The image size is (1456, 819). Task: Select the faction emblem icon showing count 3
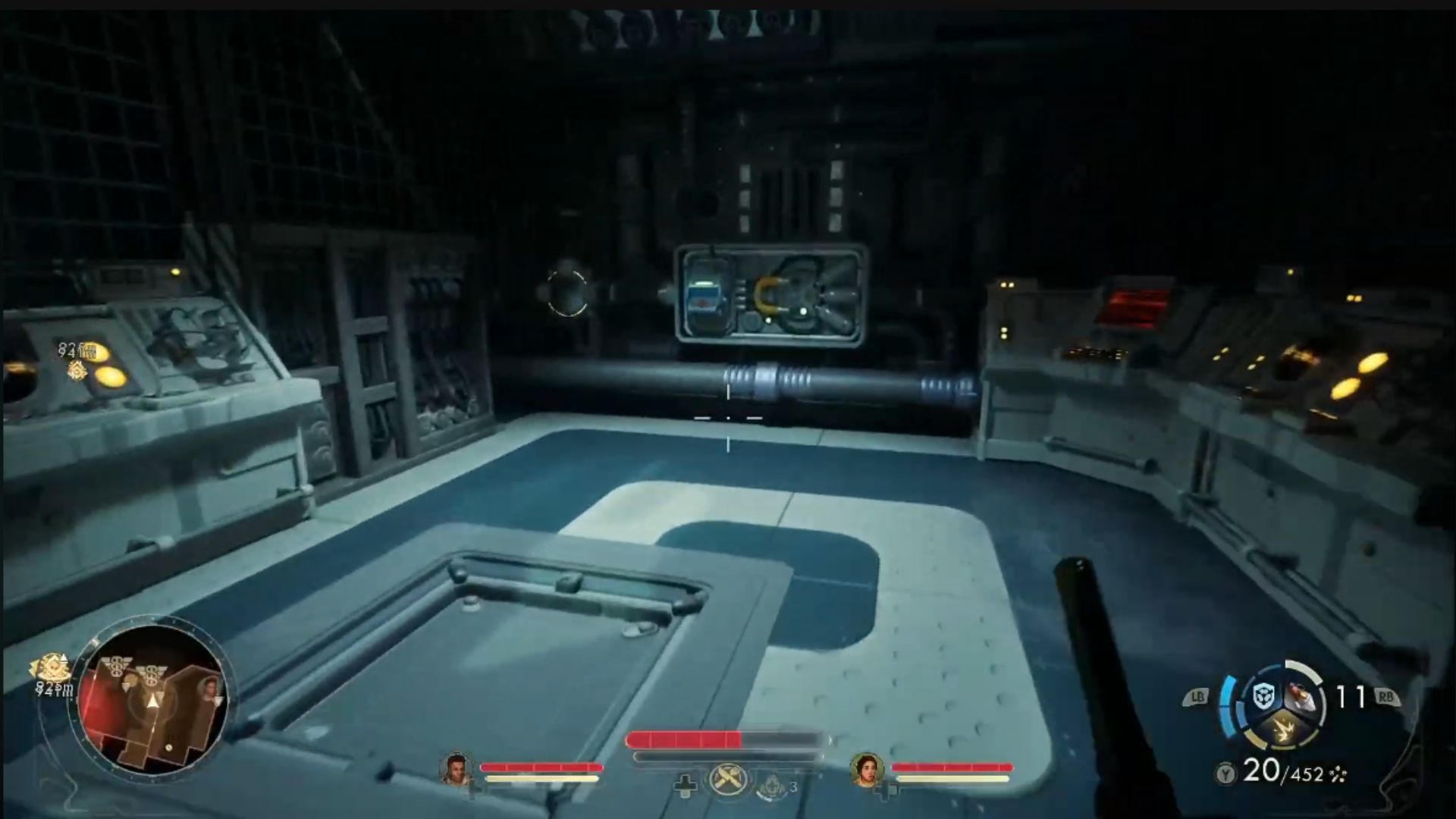click(772, 786)
